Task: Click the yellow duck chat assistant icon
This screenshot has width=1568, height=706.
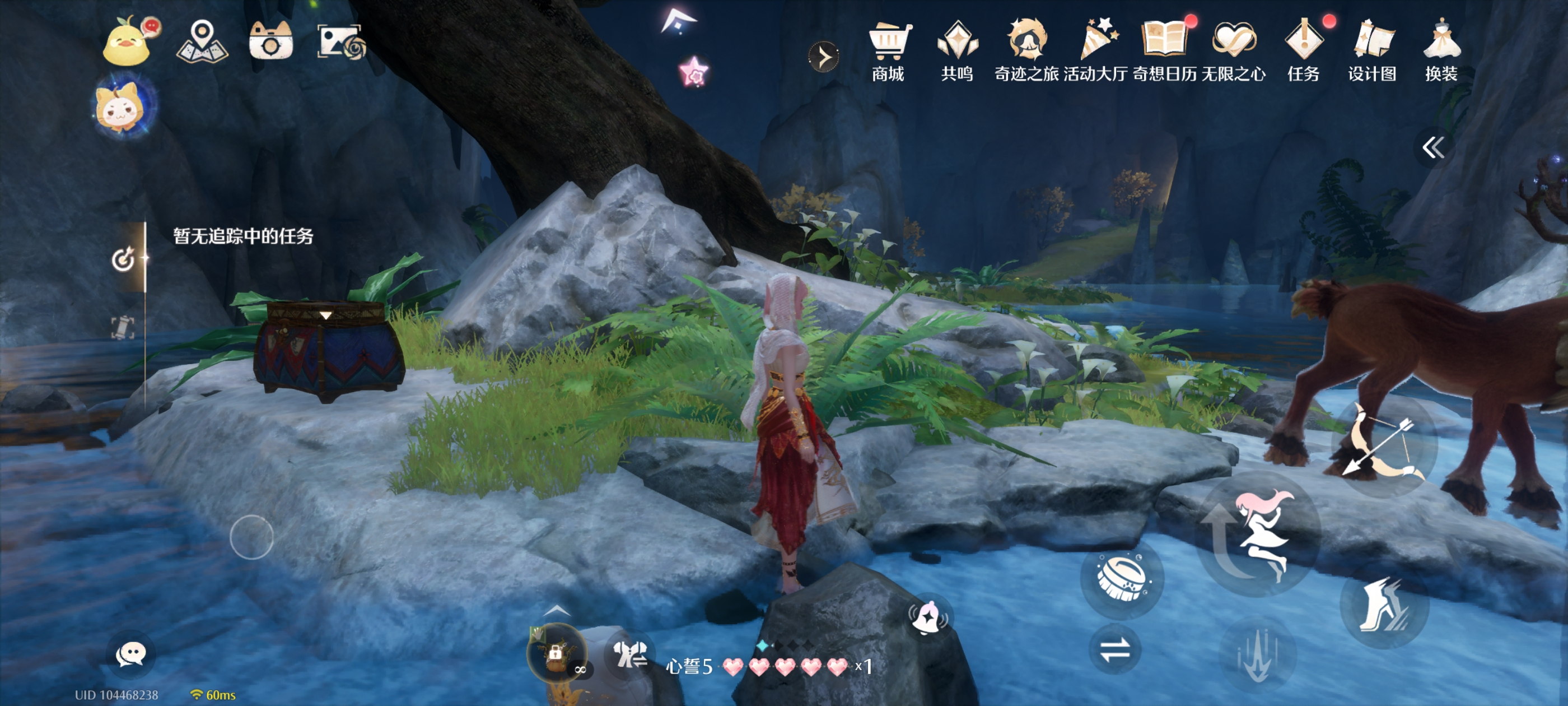Action: 128,41
